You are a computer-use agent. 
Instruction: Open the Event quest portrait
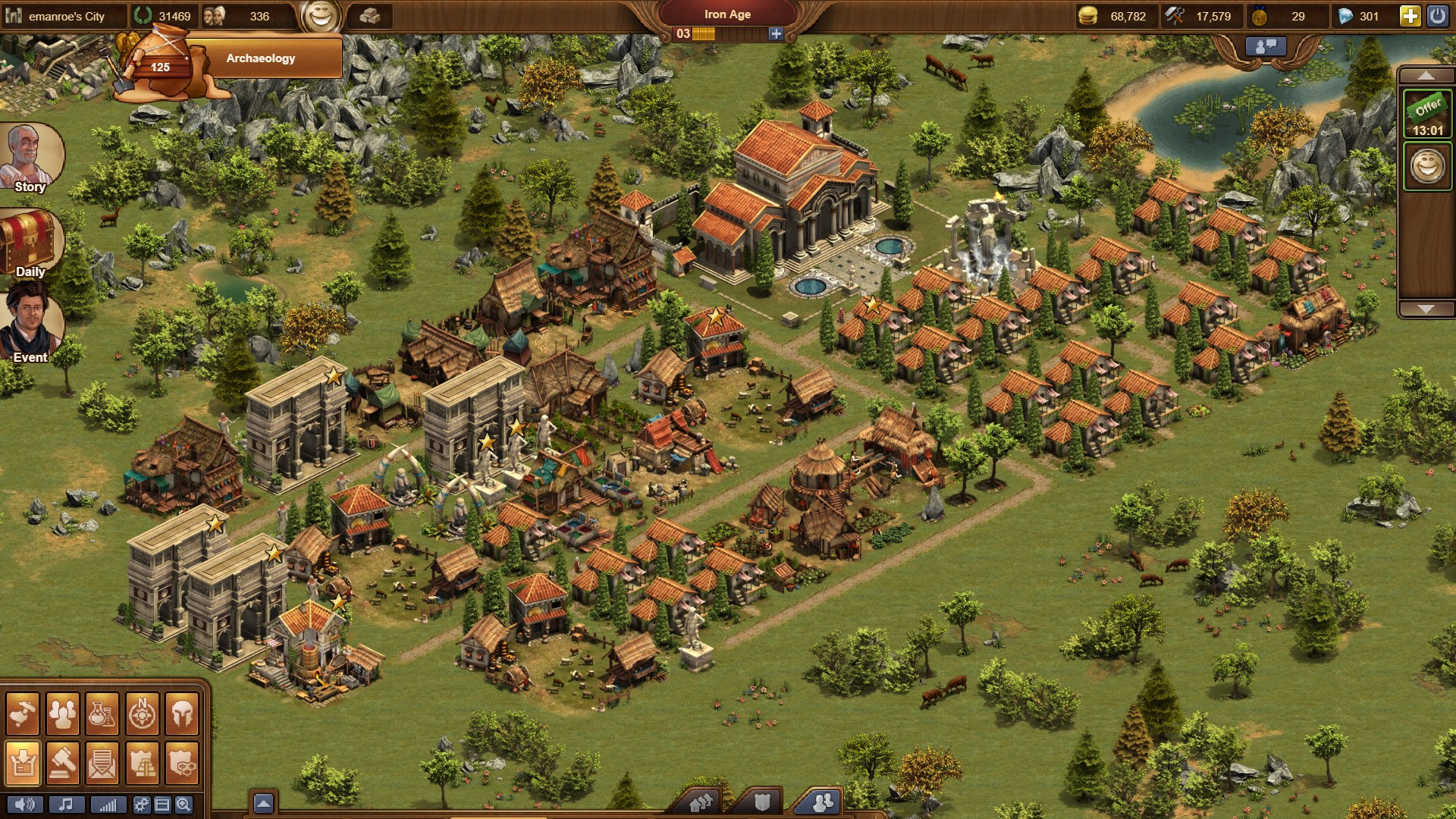[31, 325]
